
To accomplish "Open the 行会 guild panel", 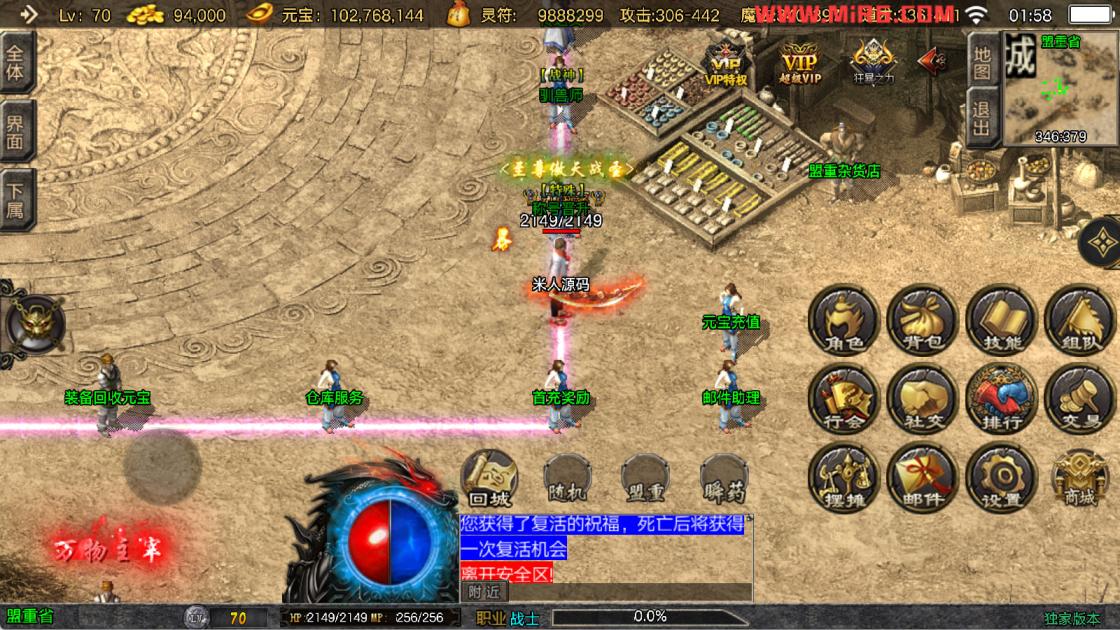I will tap(843, 400).
